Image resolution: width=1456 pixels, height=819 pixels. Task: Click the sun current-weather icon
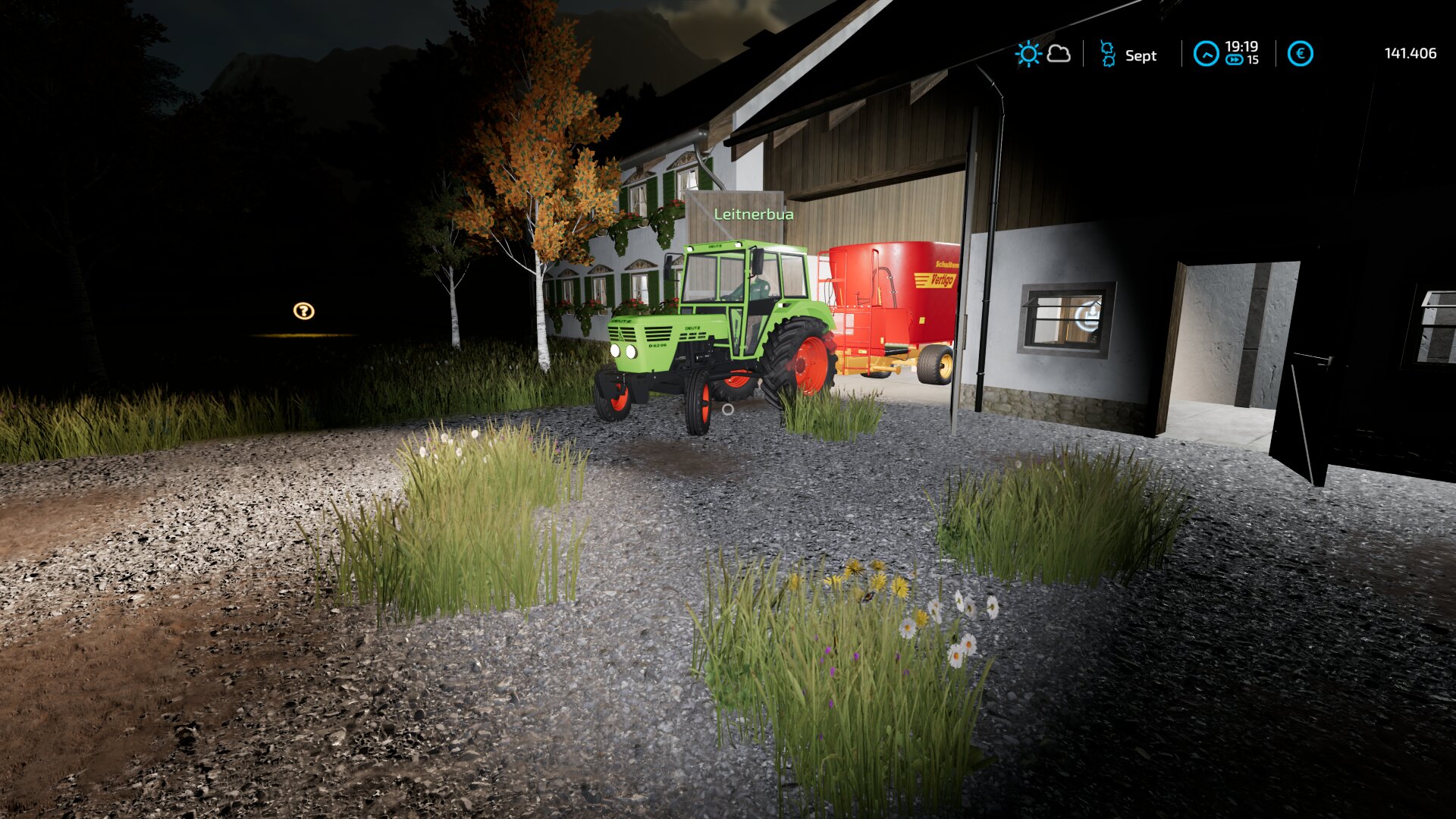pos(1028,54)
